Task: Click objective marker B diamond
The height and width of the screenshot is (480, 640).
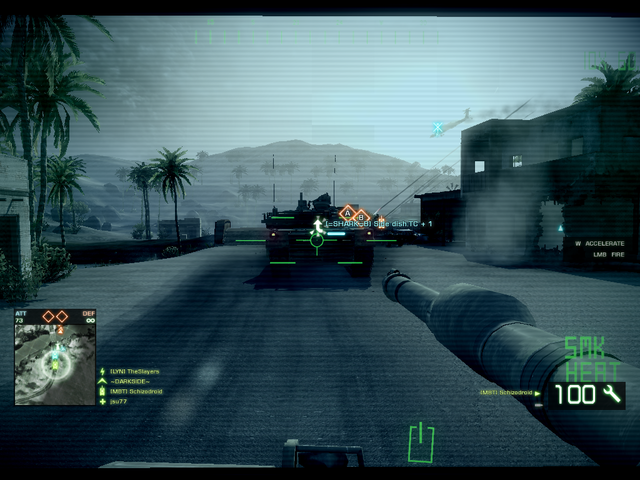Action: pos(362,215)
